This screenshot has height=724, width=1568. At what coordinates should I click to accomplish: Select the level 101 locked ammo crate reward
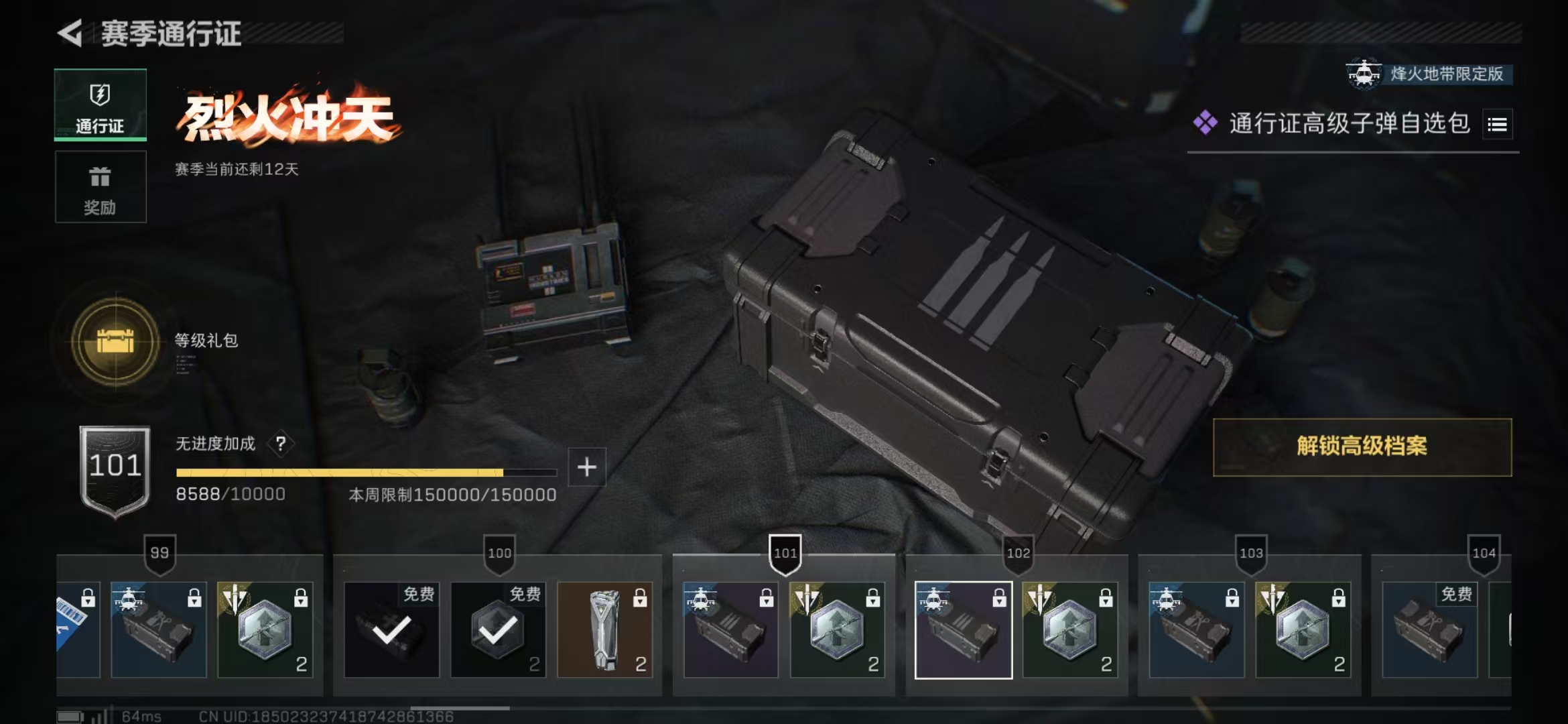pyautogui.click(x=730, y=630)
